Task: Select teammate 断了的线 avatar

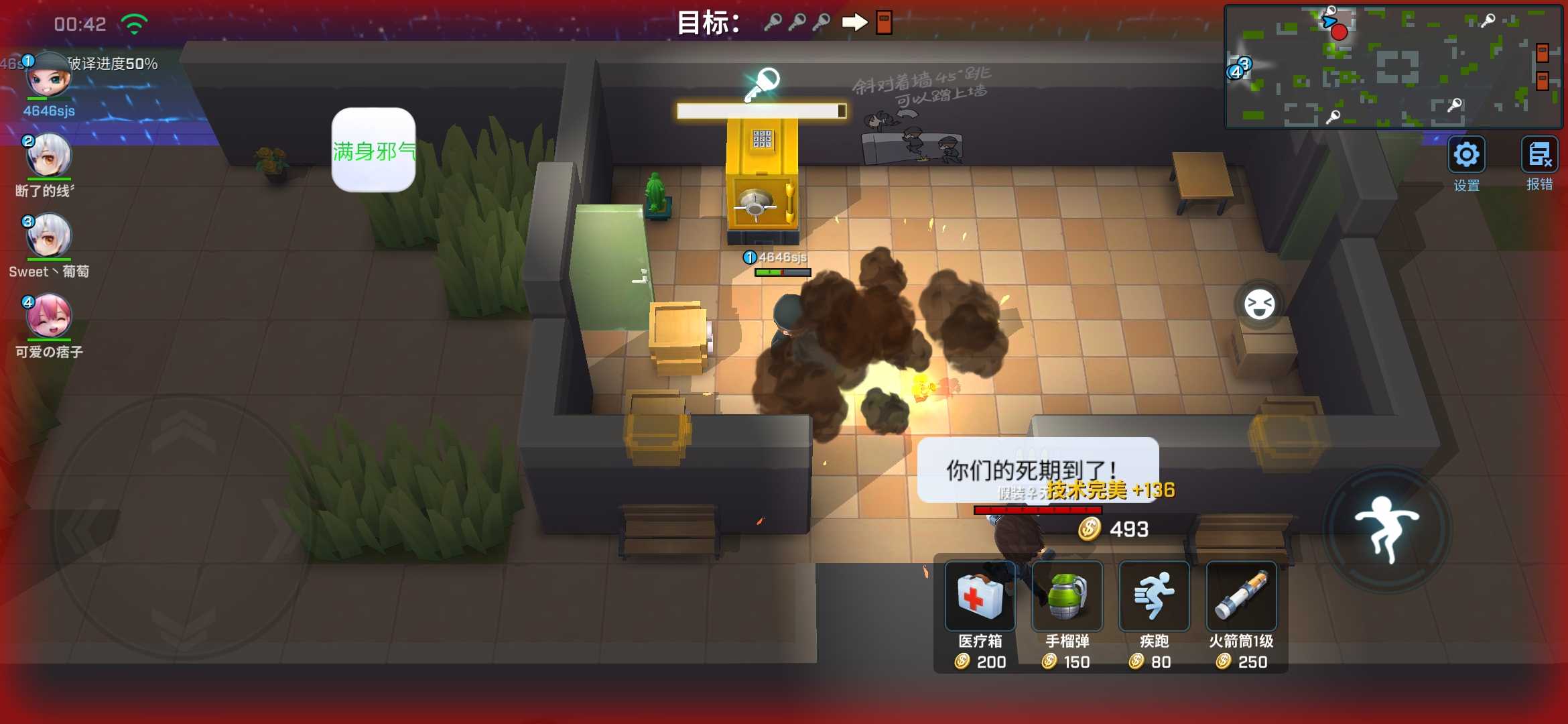Action: (x=48, y=156)
